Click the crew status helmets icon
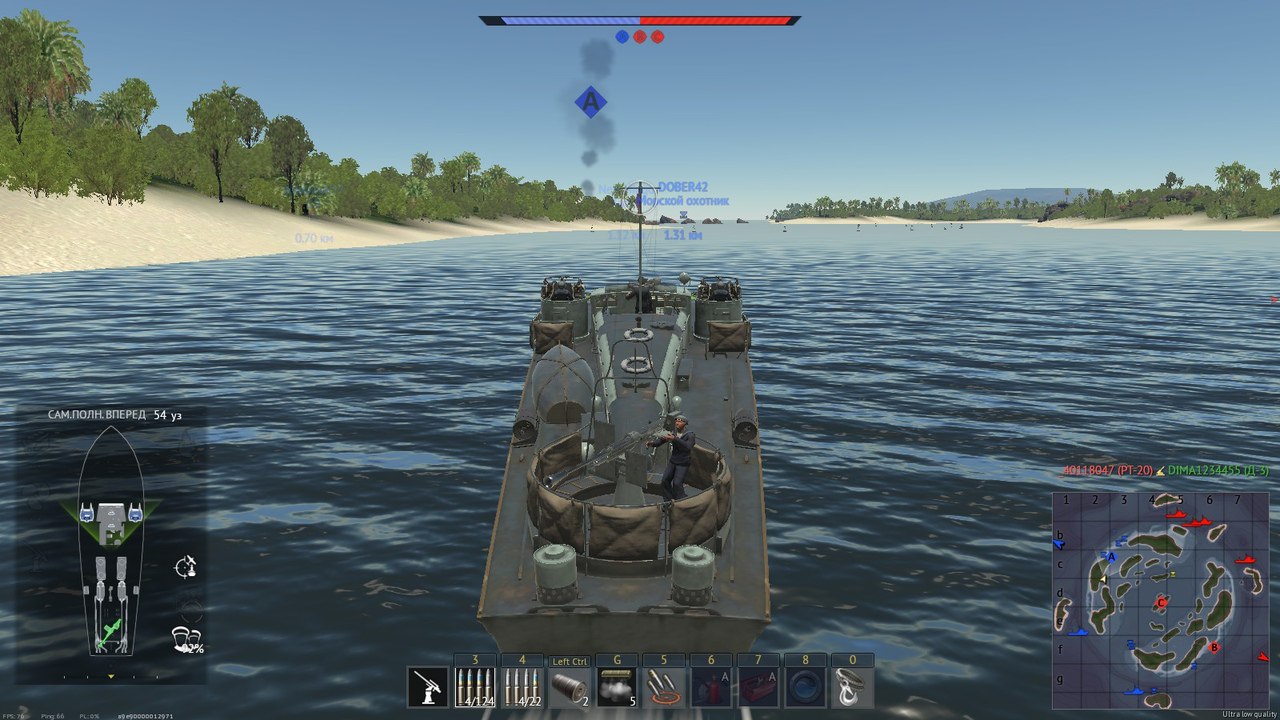This screenshot has width=1280, height=720. click(x=184, y=638)
